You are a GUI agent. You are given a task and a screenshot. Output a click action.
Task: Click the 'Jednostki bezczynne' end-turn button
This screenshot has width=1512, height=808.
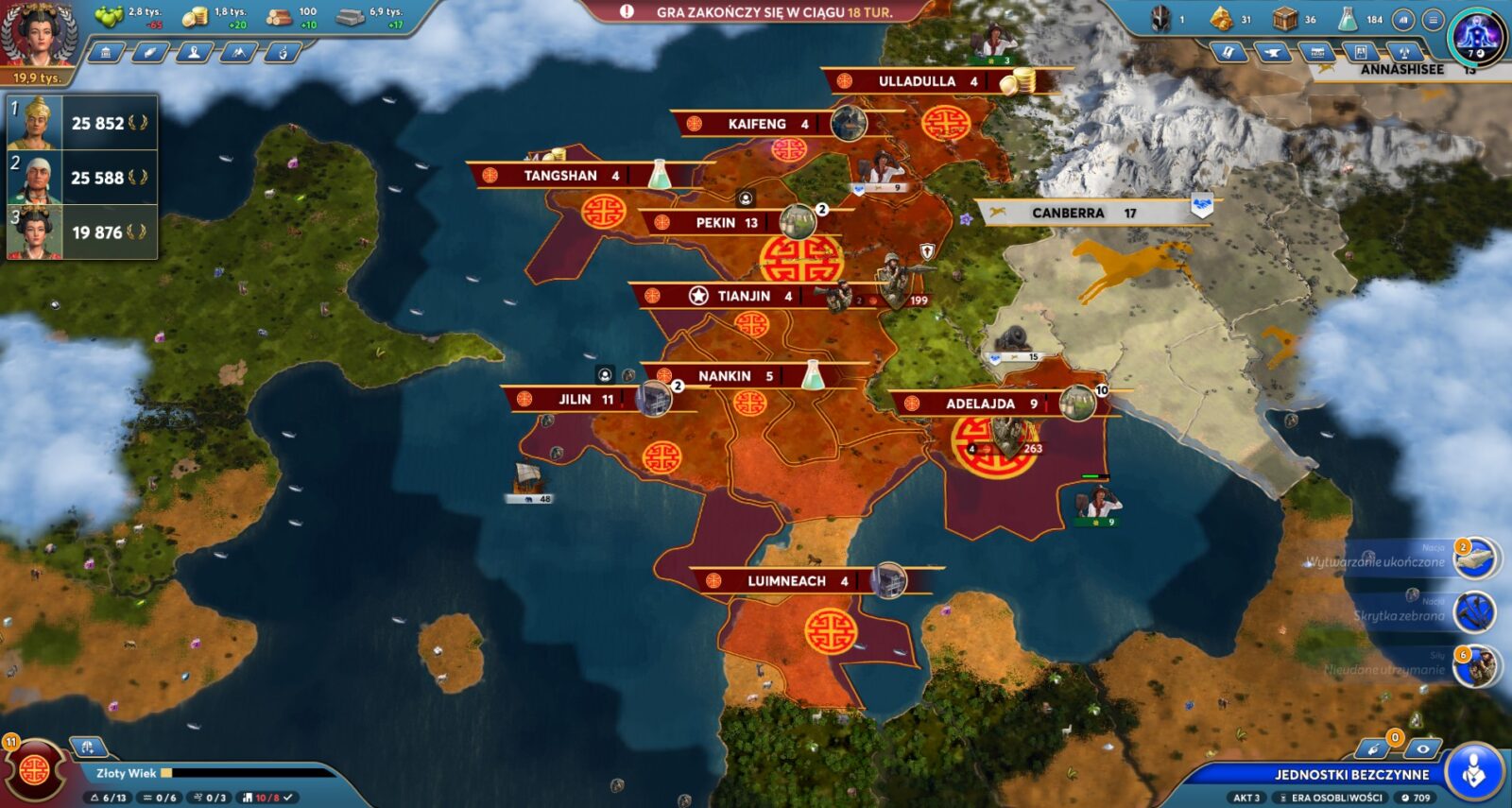[x=1351, y=774]
